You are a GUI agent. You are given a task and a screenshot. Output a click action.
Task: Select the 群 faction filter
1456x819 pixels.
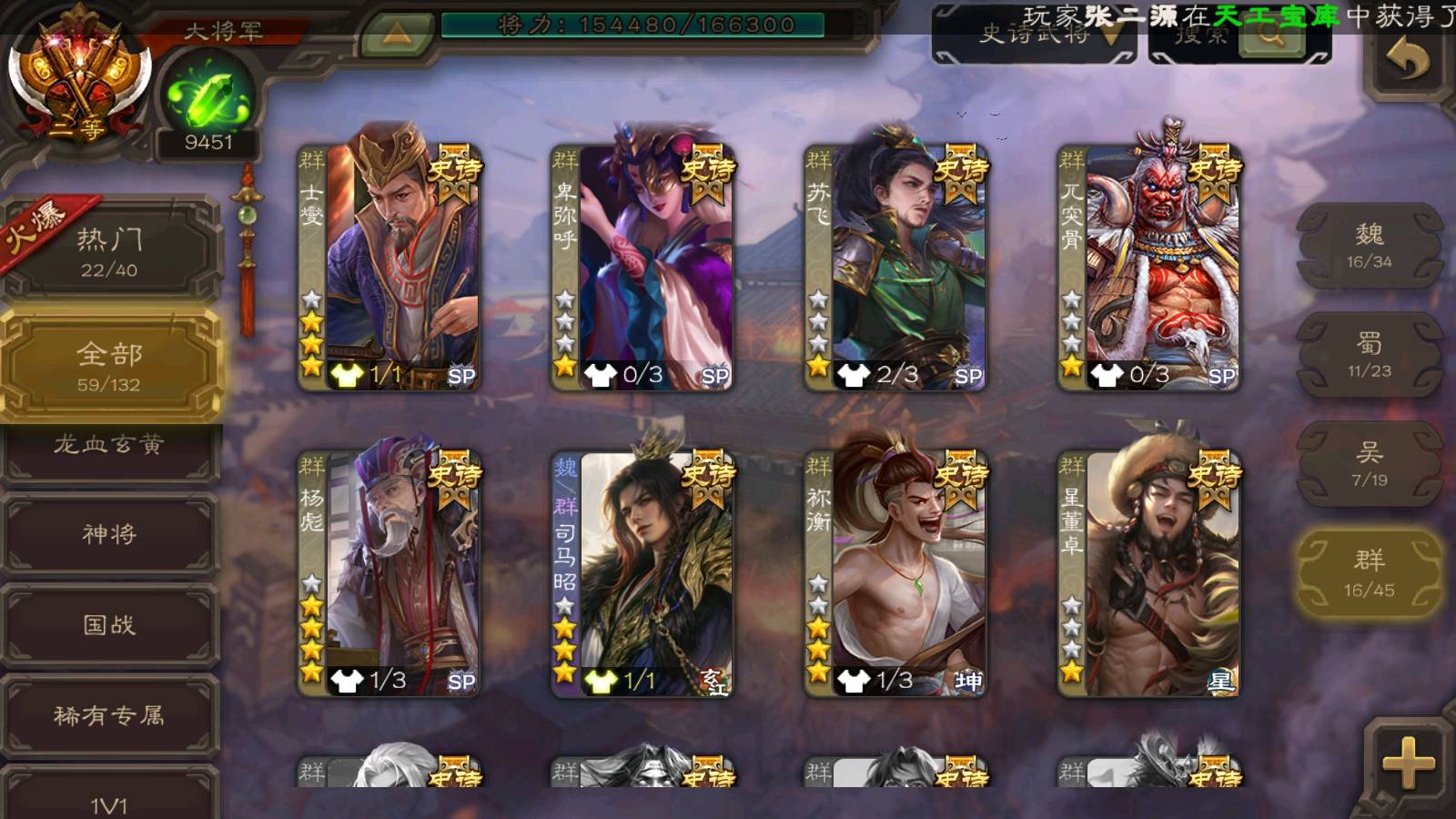tap(1369, 573)
